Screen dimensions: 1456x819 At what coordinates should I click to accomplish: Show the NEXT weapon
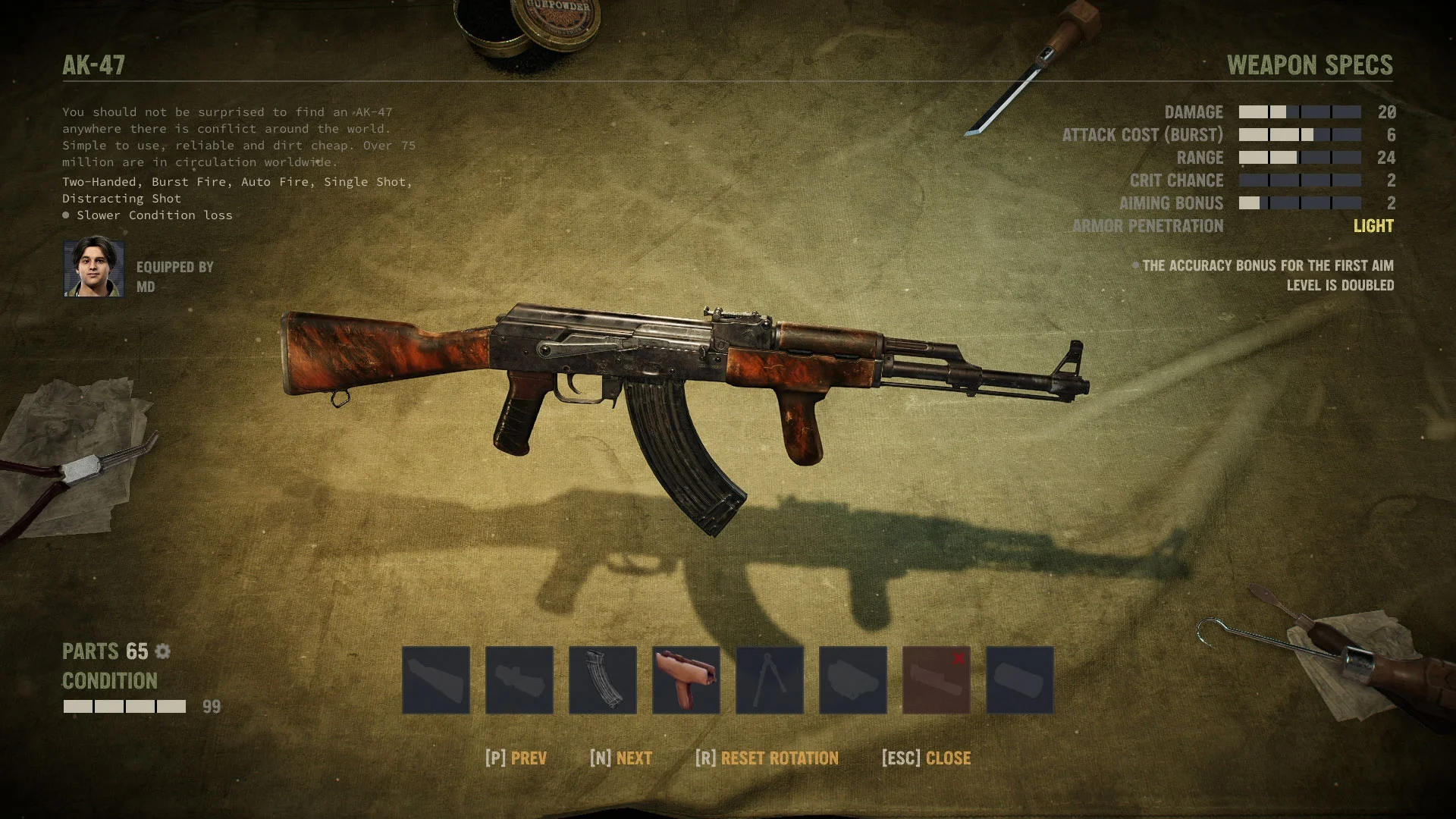pyautogui.click(x=621, y=758)
